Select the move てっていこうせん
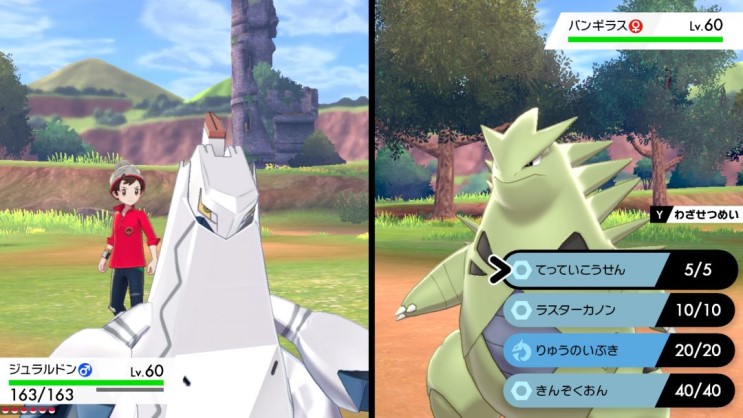This screenshot has width=743, height=418. pyautogui.click(x=590, y=269)
